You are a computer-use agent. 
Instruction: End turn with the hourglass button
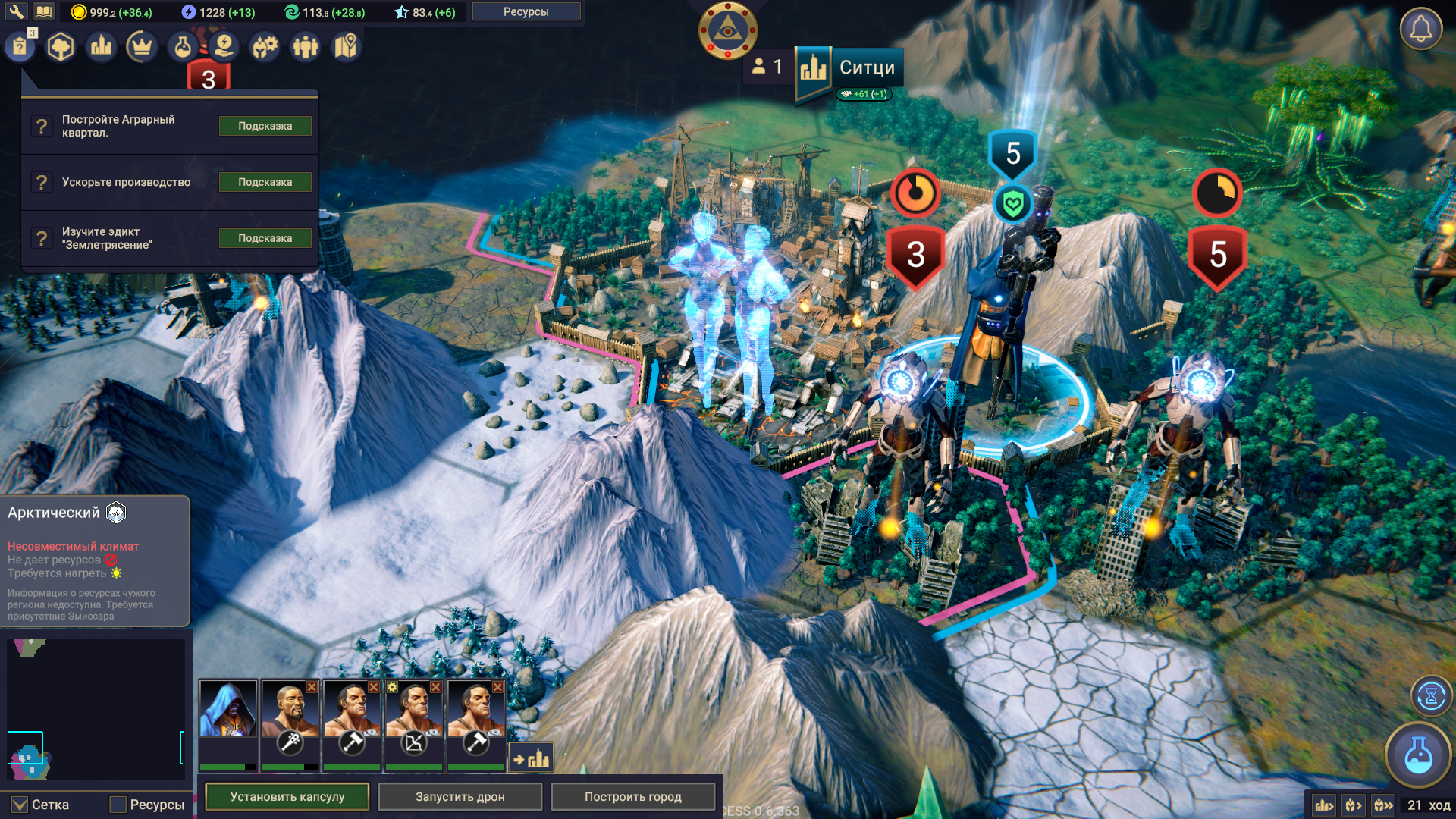click(x=1431, y=695)
